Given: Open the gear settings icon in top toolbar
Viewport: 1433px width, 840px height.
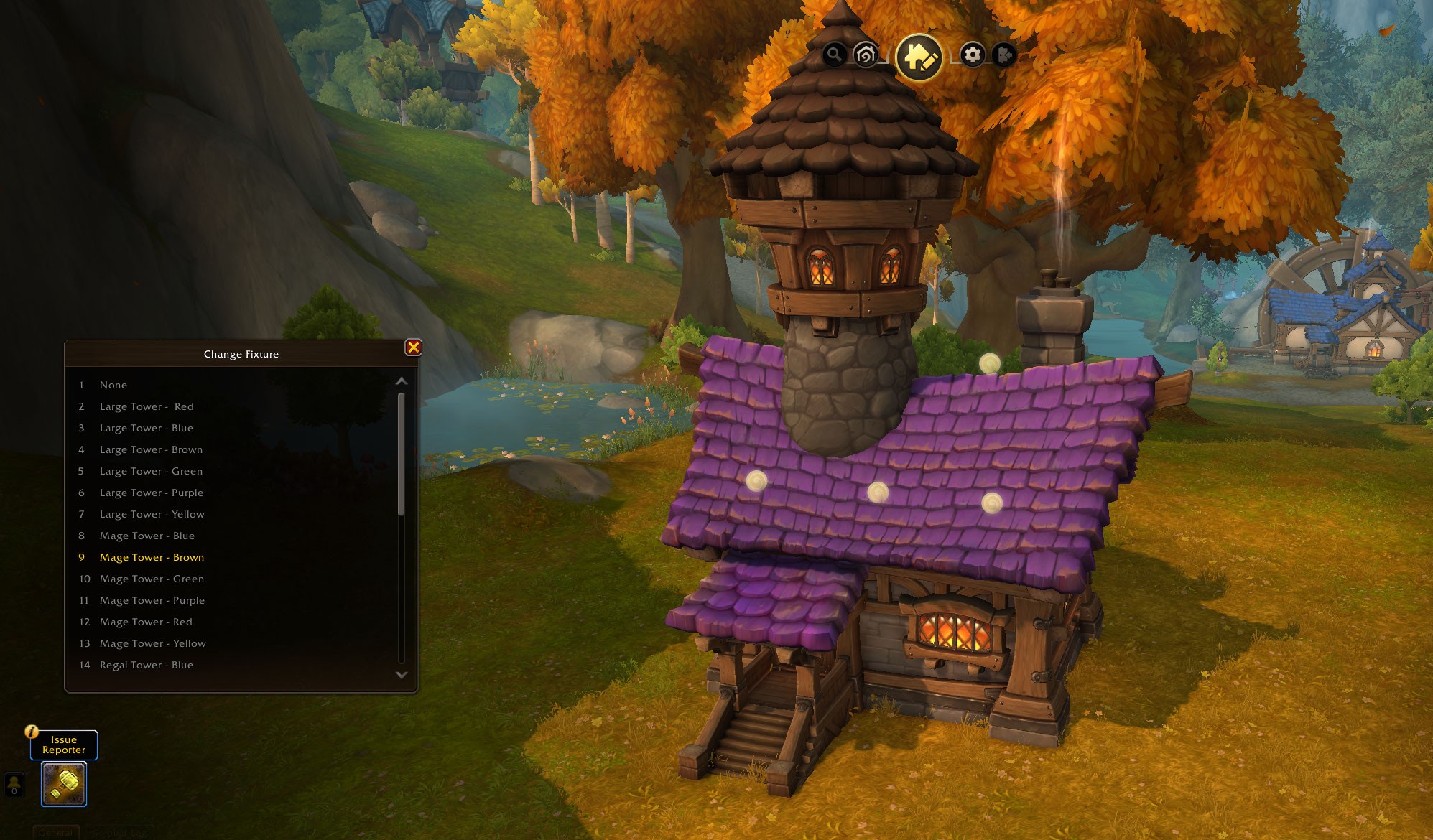Looking at the screenshot, I should [972, 55].
